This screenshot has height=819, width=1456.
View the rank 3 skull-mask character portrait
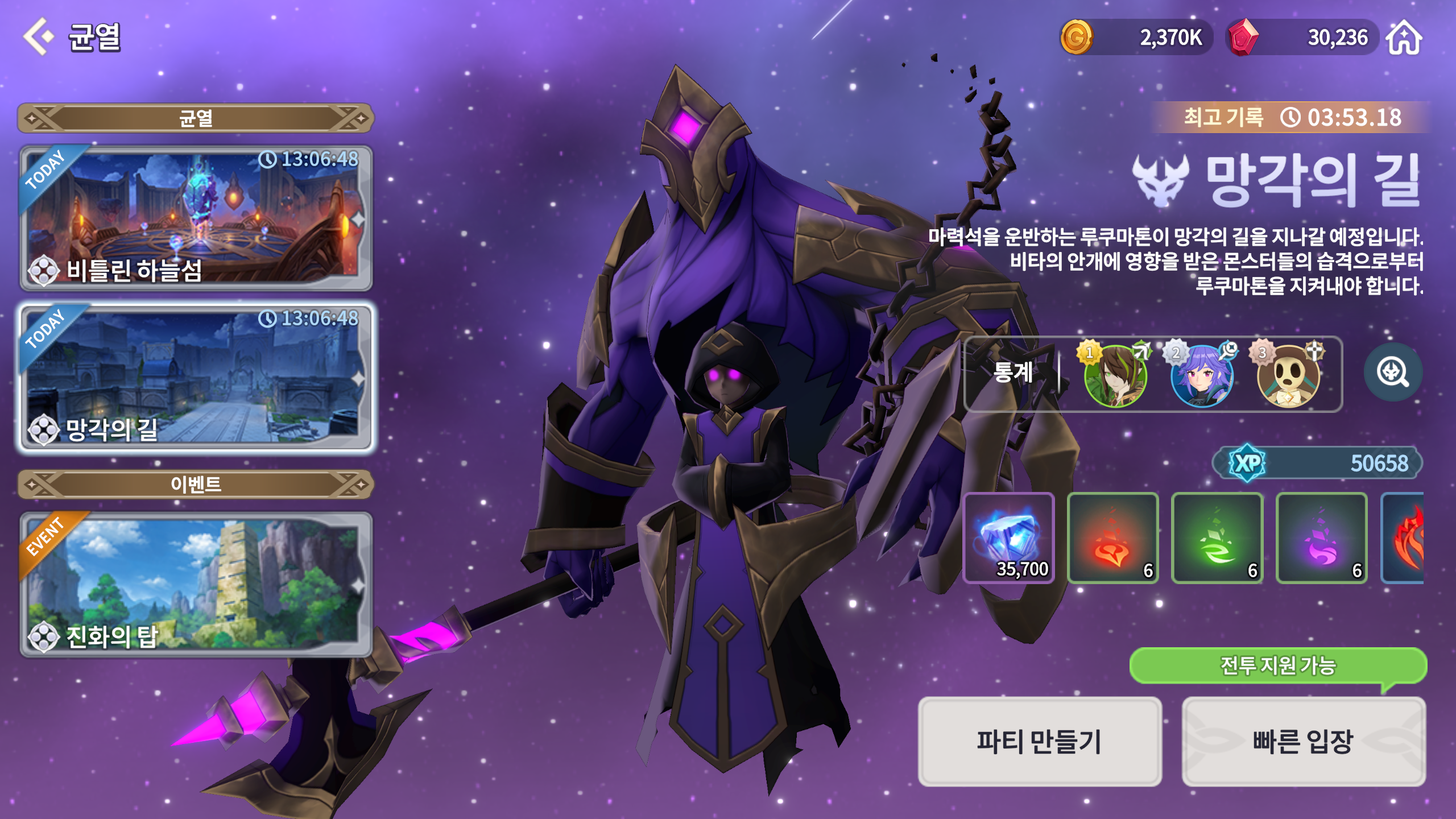(x=1288, y=375)
